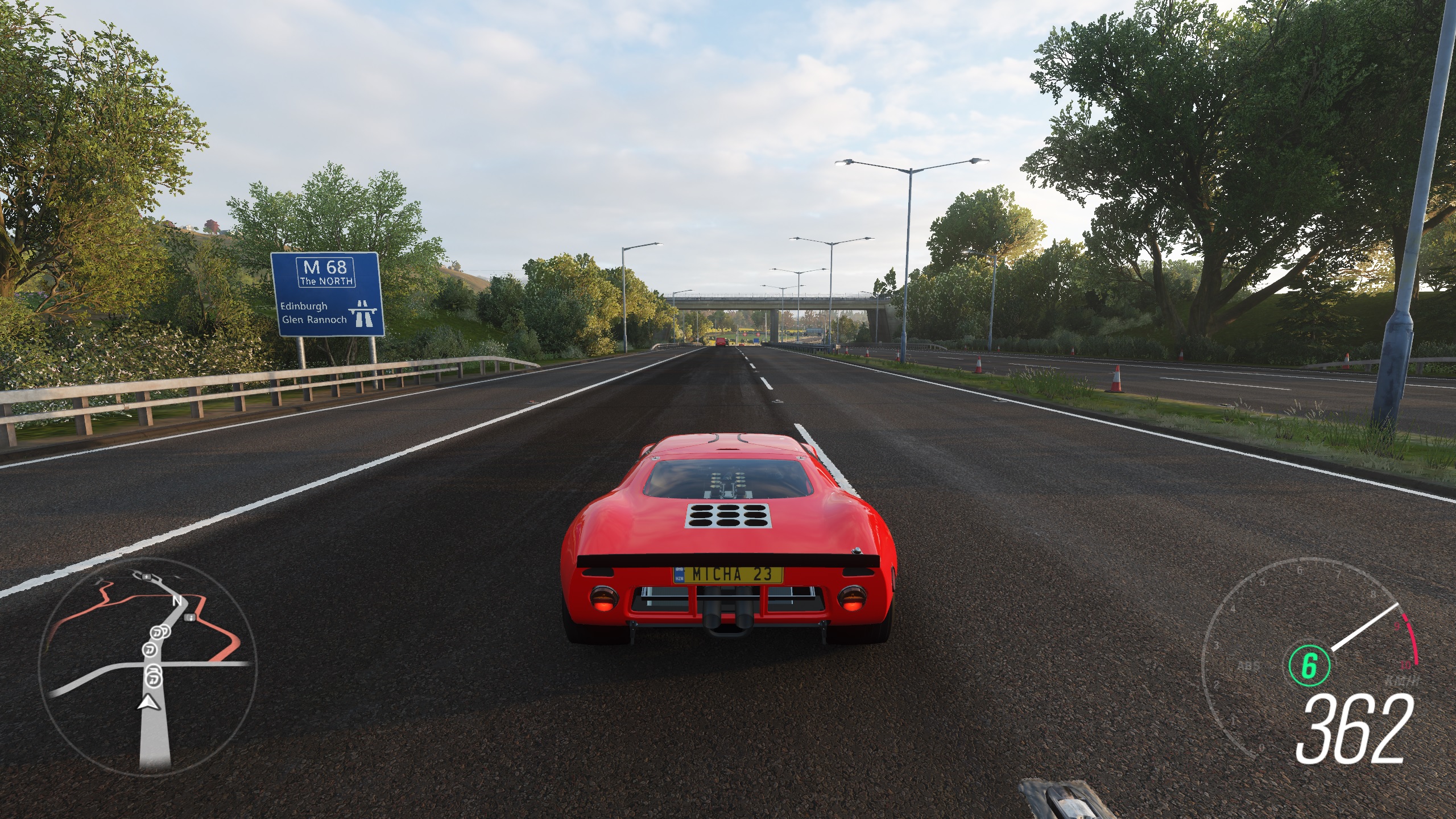Image resolution: width=1456 pixels, height=819 pixels.
Task: Click the white needle of the rev counter
Action: [x=1365, y=626]
